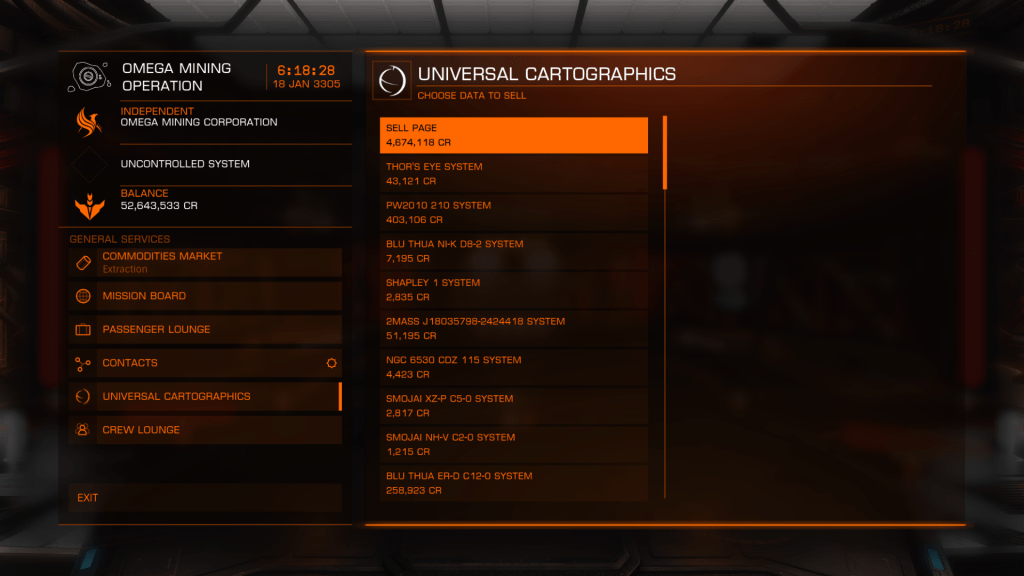
Task: Select Shapley 1 System data
Action: point(514,290)
